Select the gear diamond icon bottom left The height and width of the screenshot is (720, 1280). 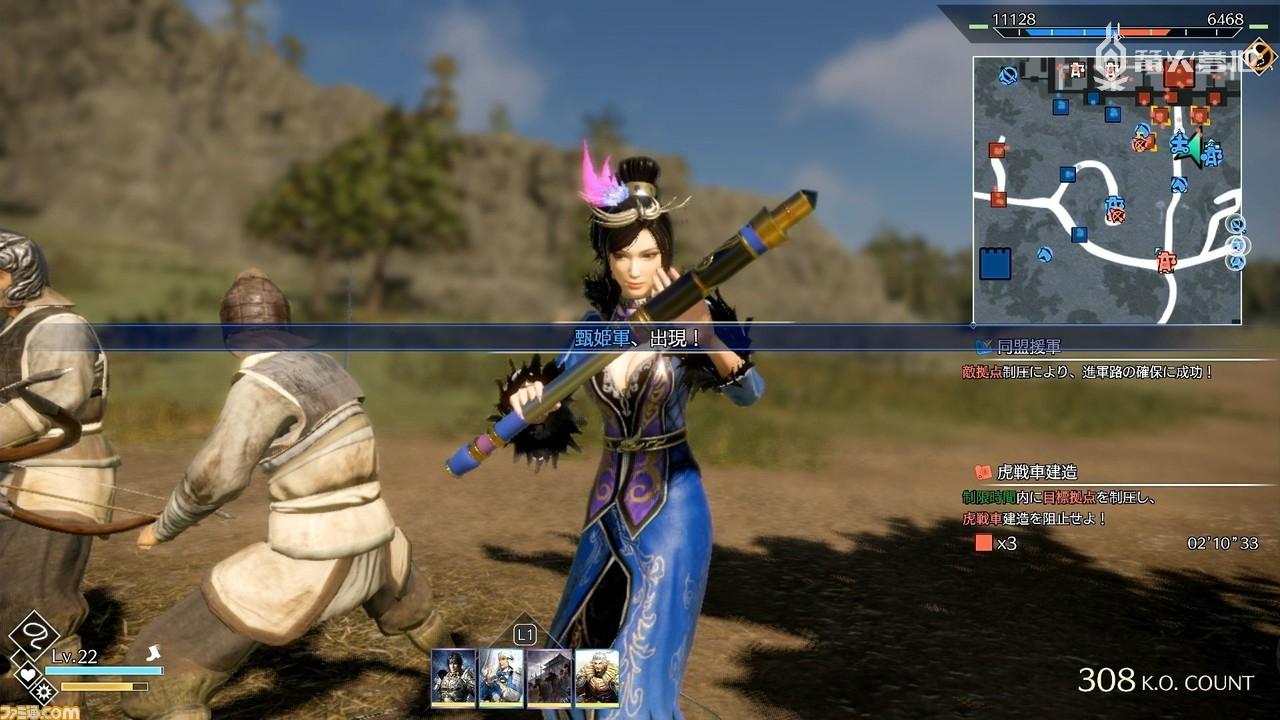44,692
